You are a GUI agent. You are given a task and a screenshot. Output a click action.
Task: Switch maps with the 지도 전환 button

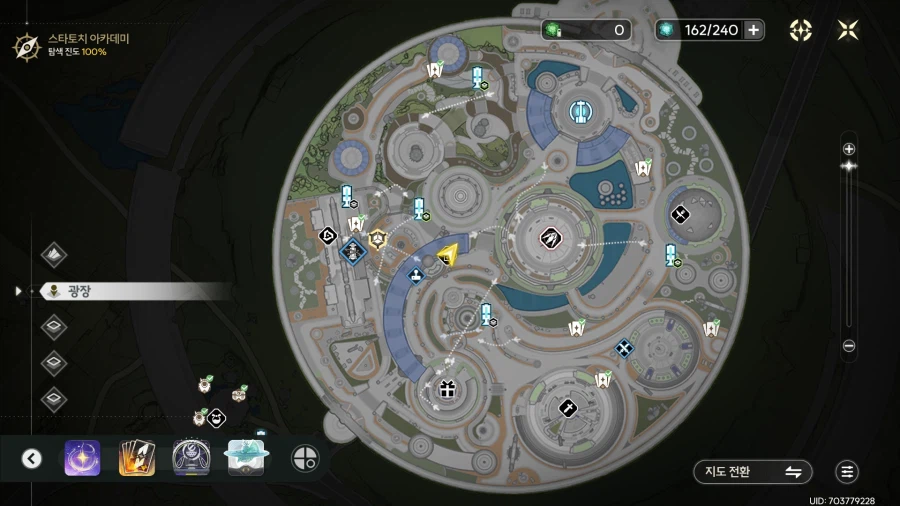[x=753, y=472]
